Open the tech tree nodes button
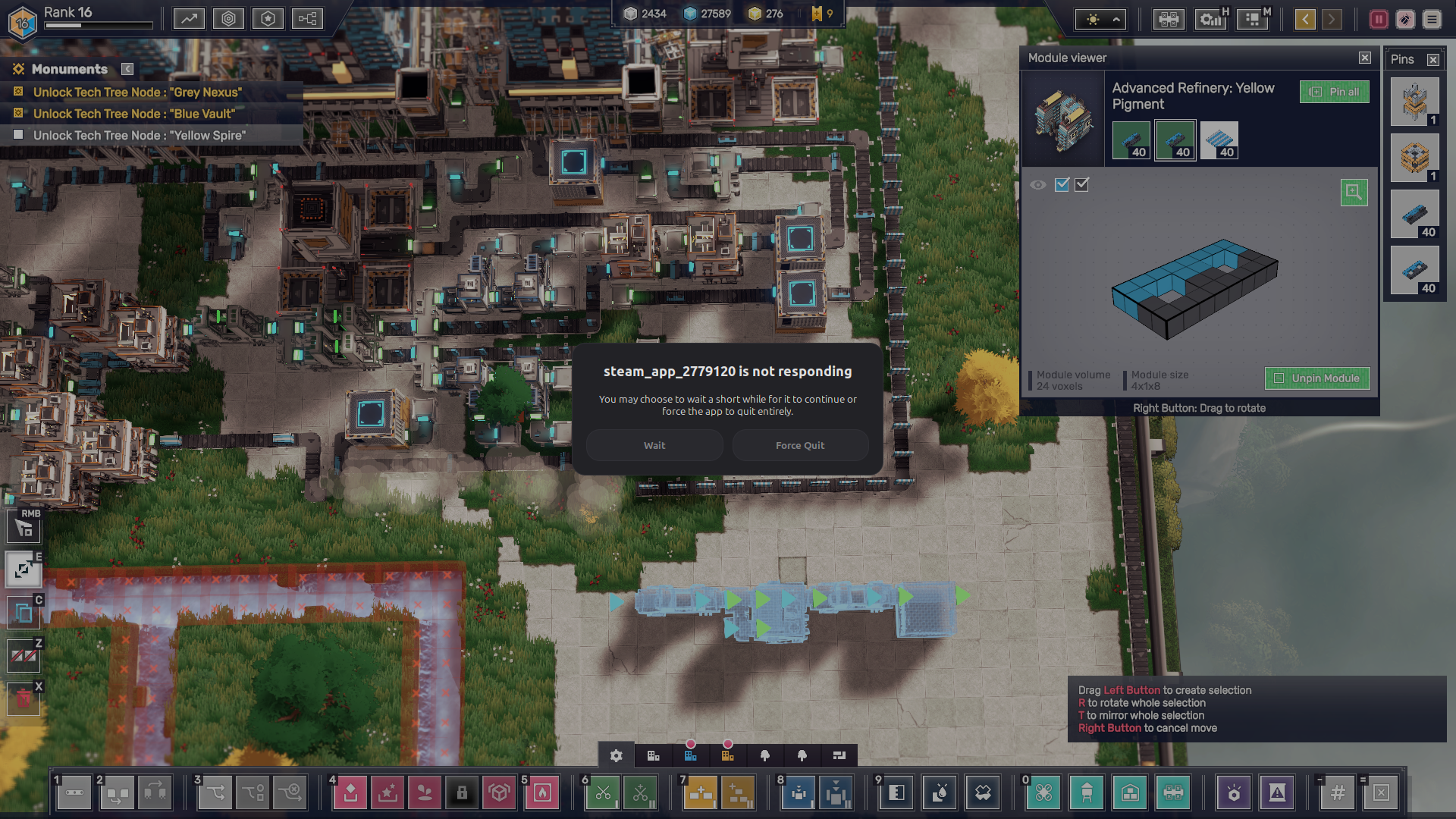1456x819 pixels. point(307,19)
